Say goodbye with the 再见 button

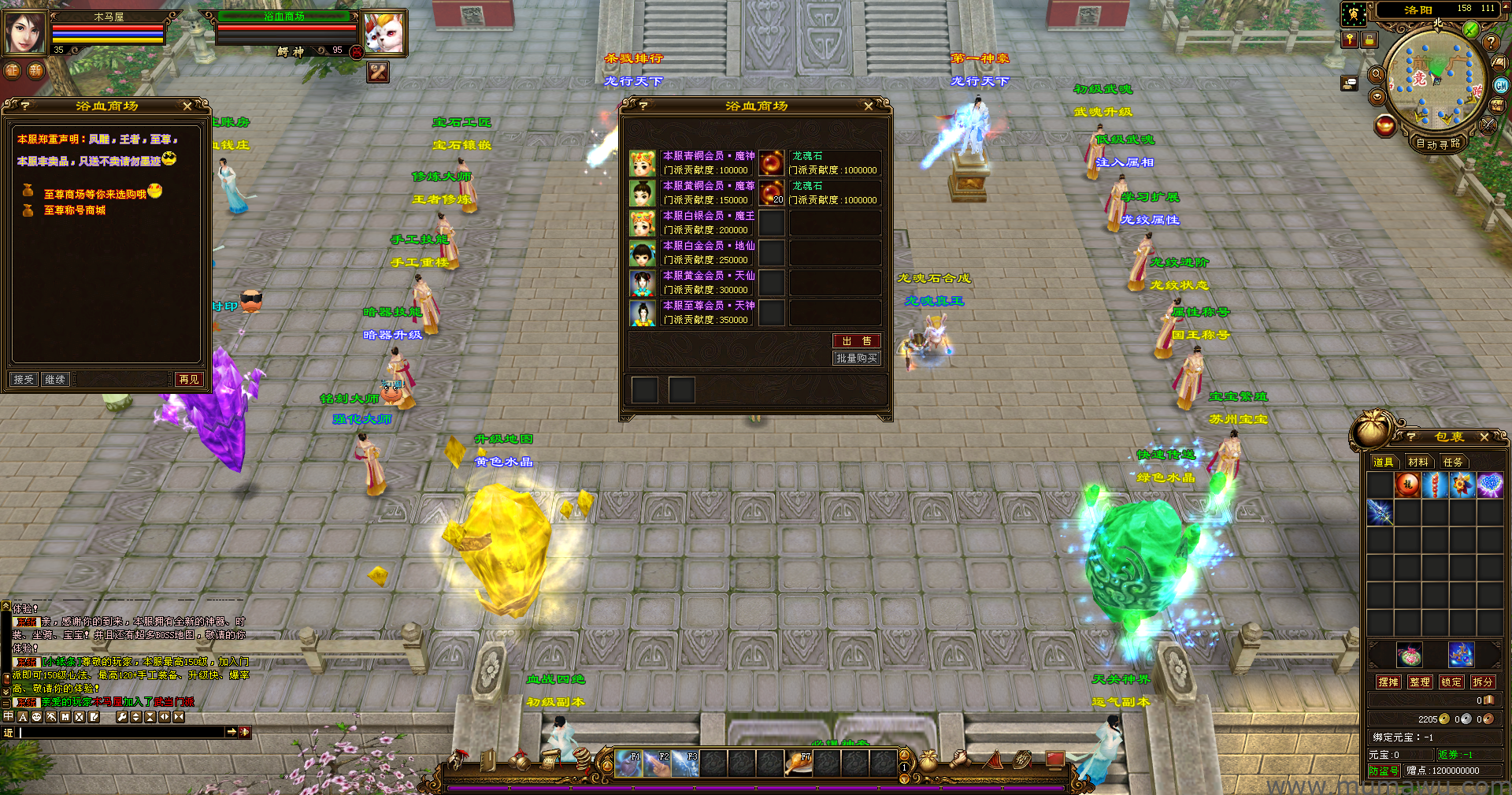[189, 380]
